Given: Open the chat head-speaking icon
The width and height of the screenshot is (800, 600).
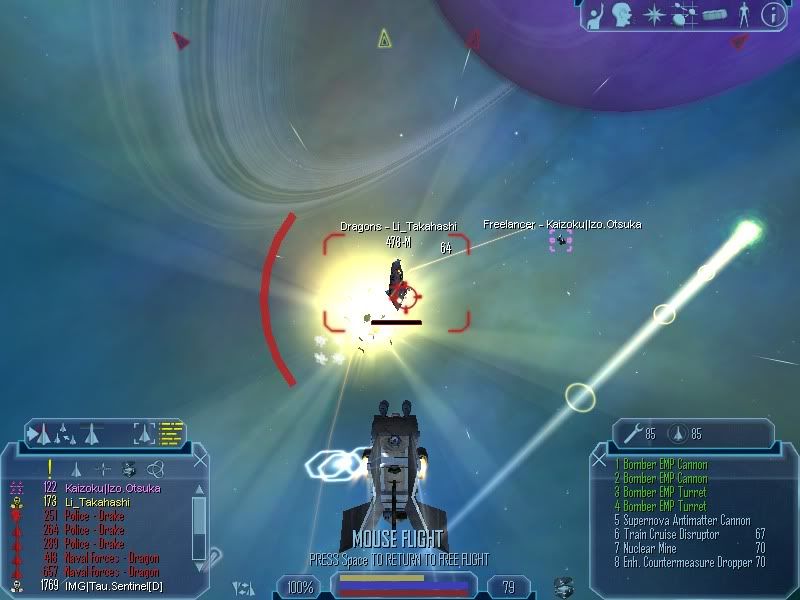Looking at the screenshot, I should (625, 14).
